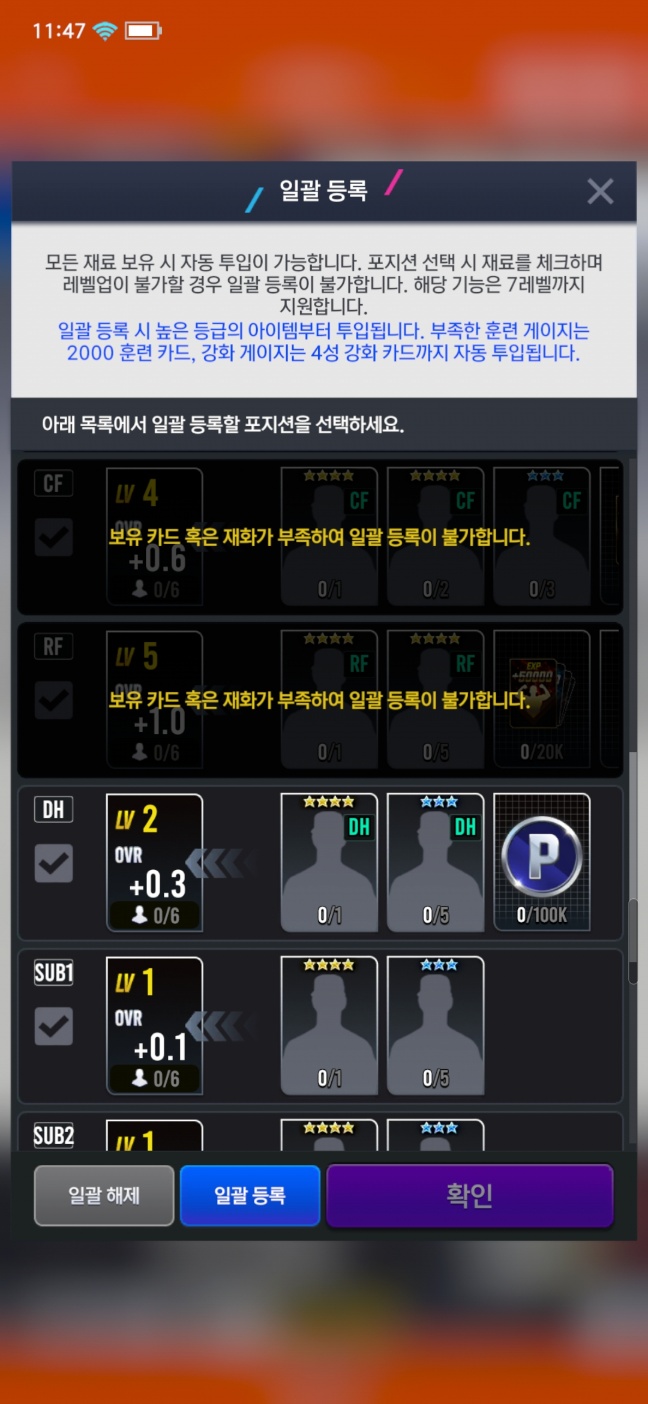Choose the 4-star DH material card
Viewport: 648px width, 1404px height.
pos(329,862)
